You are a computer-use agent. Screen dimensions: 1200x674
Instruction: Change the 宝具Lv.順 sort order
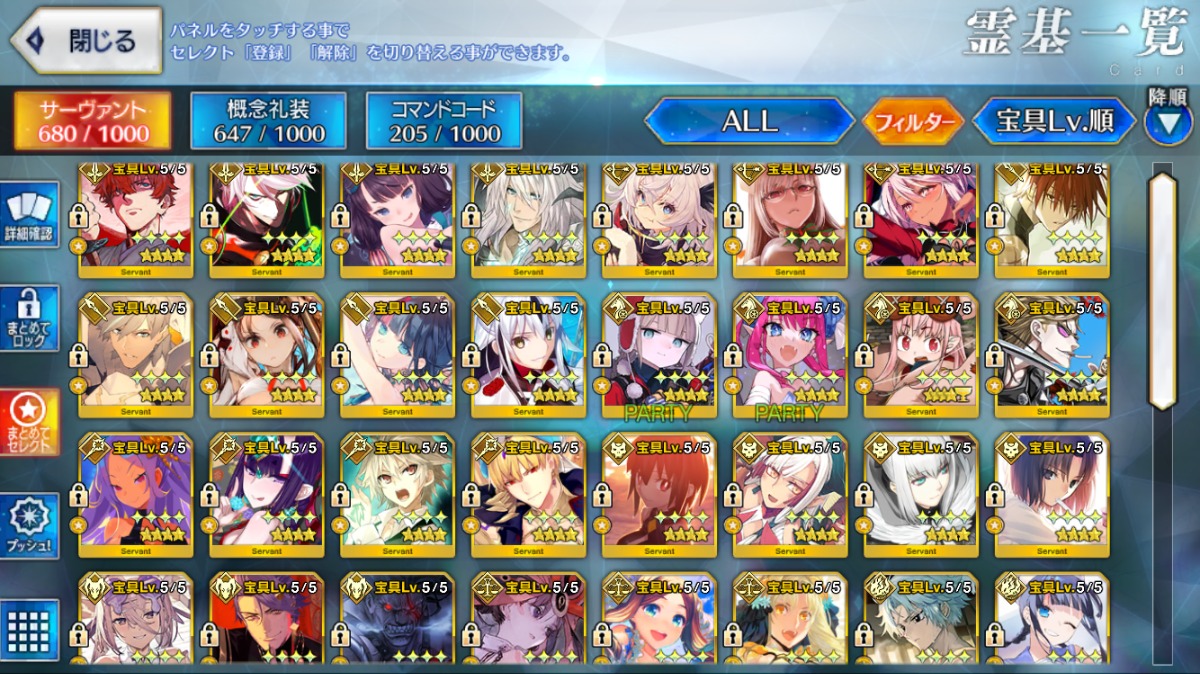(1054, 122)
